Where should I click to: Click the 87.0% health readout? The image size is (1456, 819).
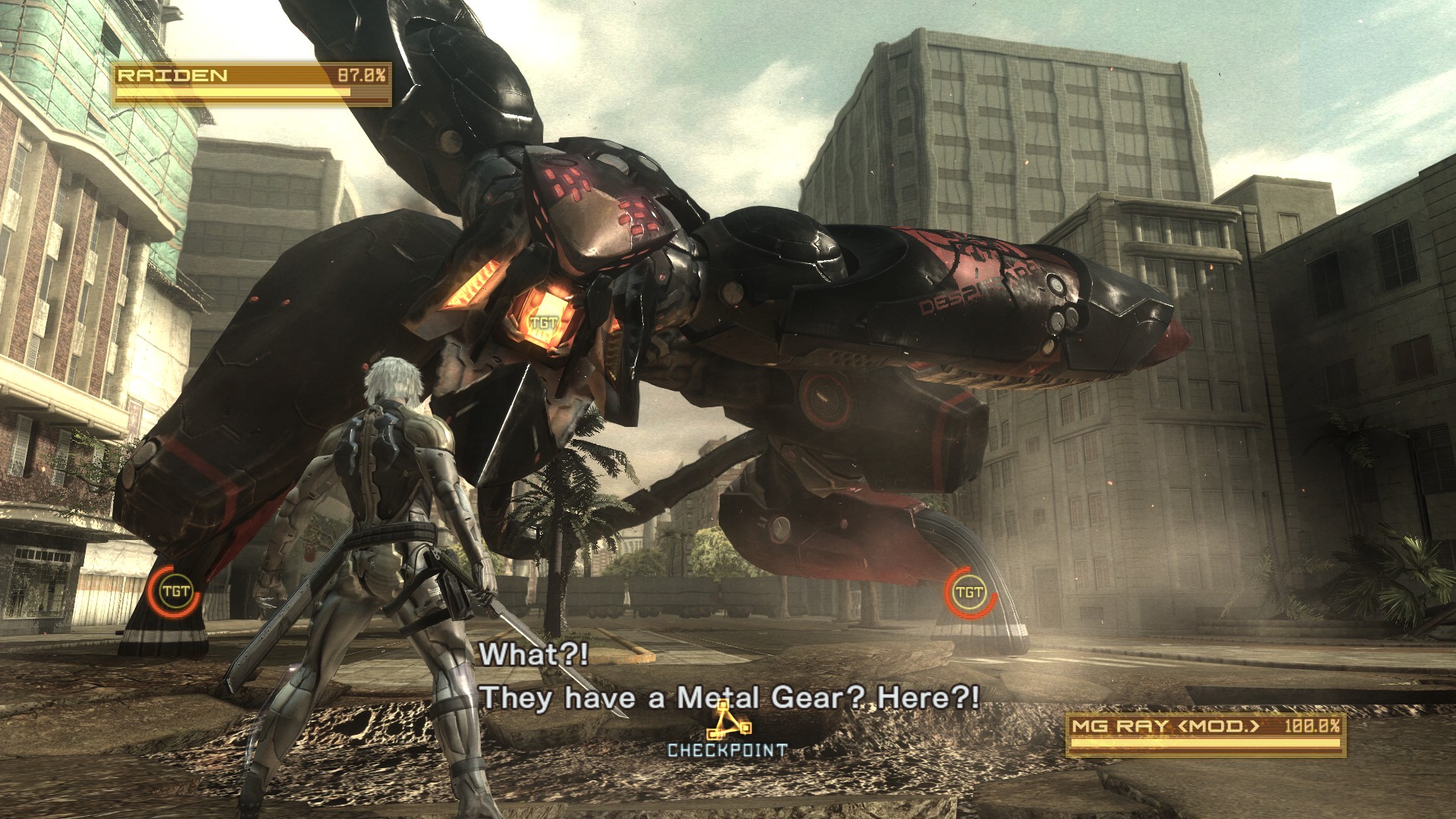[362, 75]
